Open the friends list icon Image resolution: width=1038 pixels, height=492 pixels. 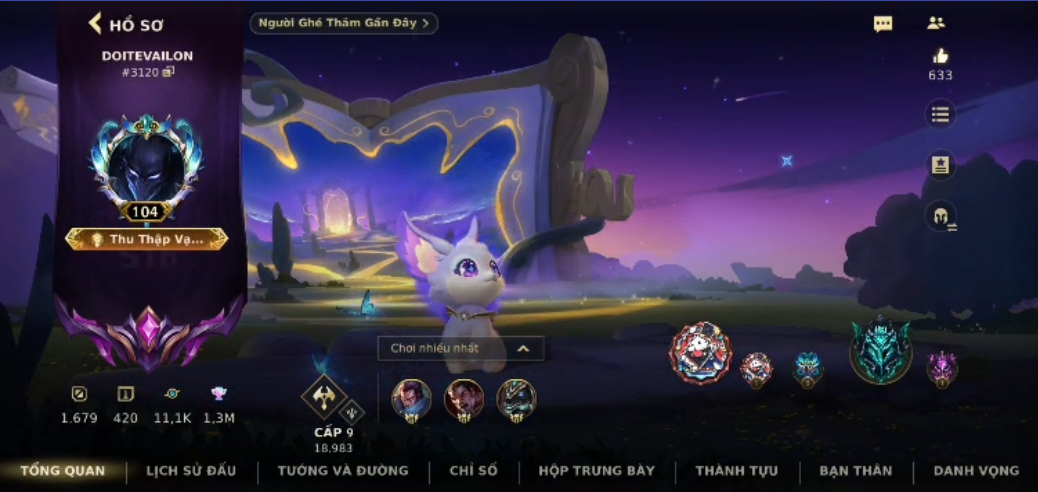pyautogui.click(x=936, y=23)
